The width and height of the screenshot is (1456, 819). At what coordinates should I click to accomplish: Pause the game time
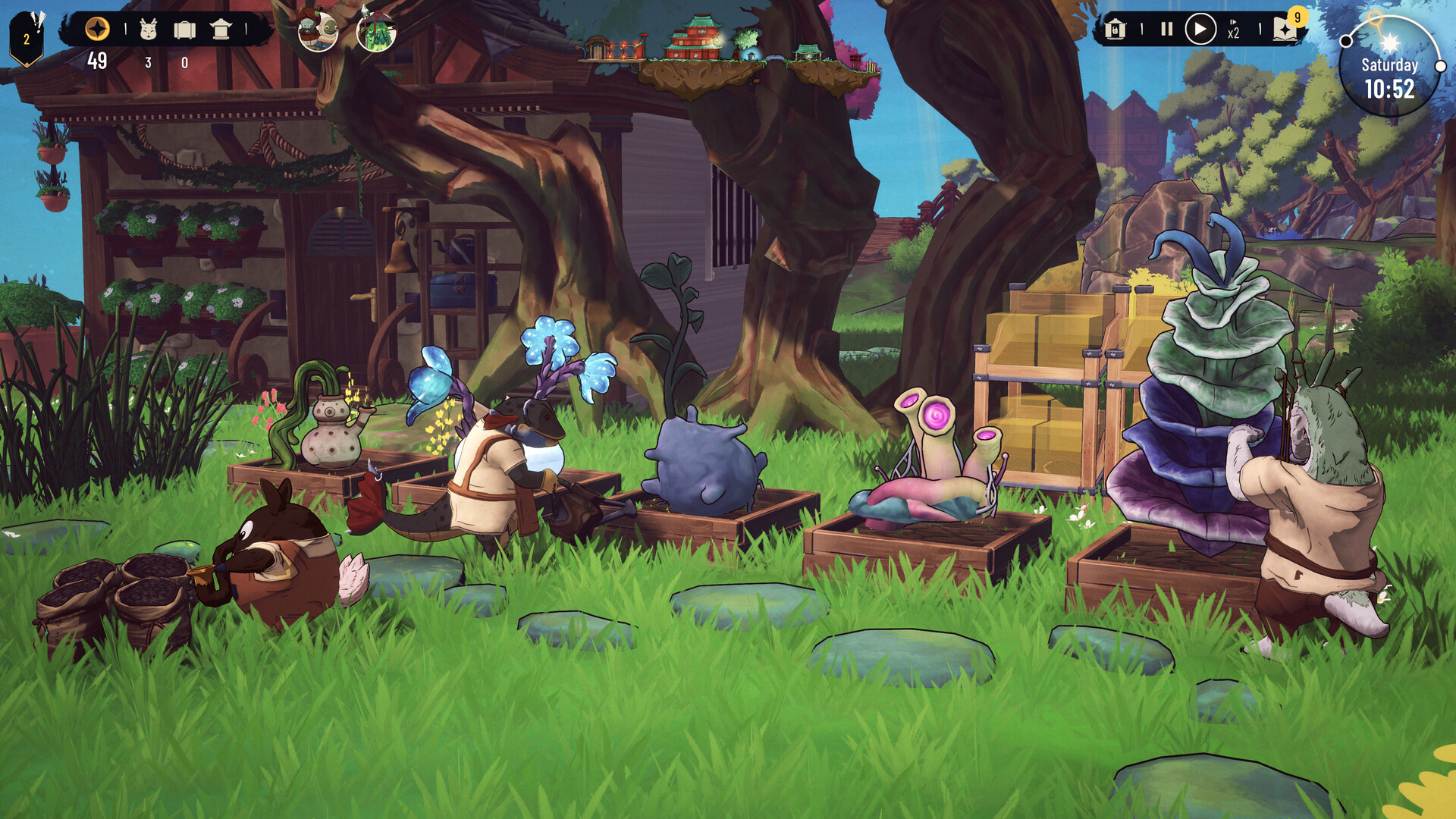[1166, 30]
